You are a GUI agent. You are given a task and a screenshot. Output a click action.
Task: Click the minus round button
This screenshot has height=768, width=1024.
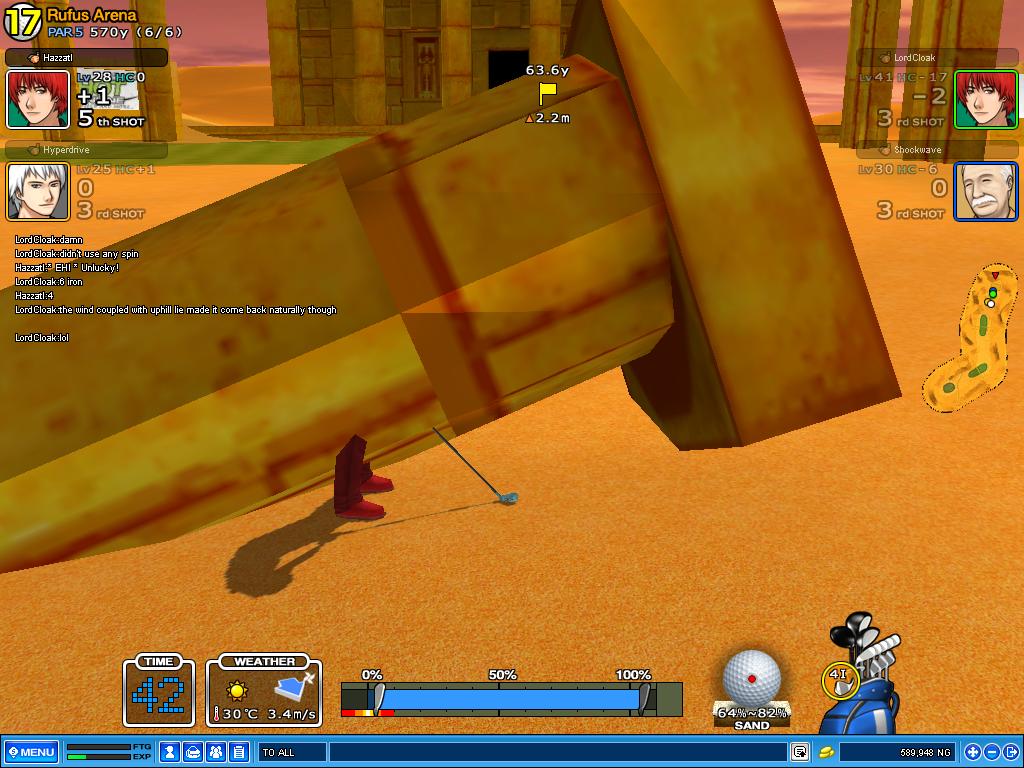coord(992,752)
